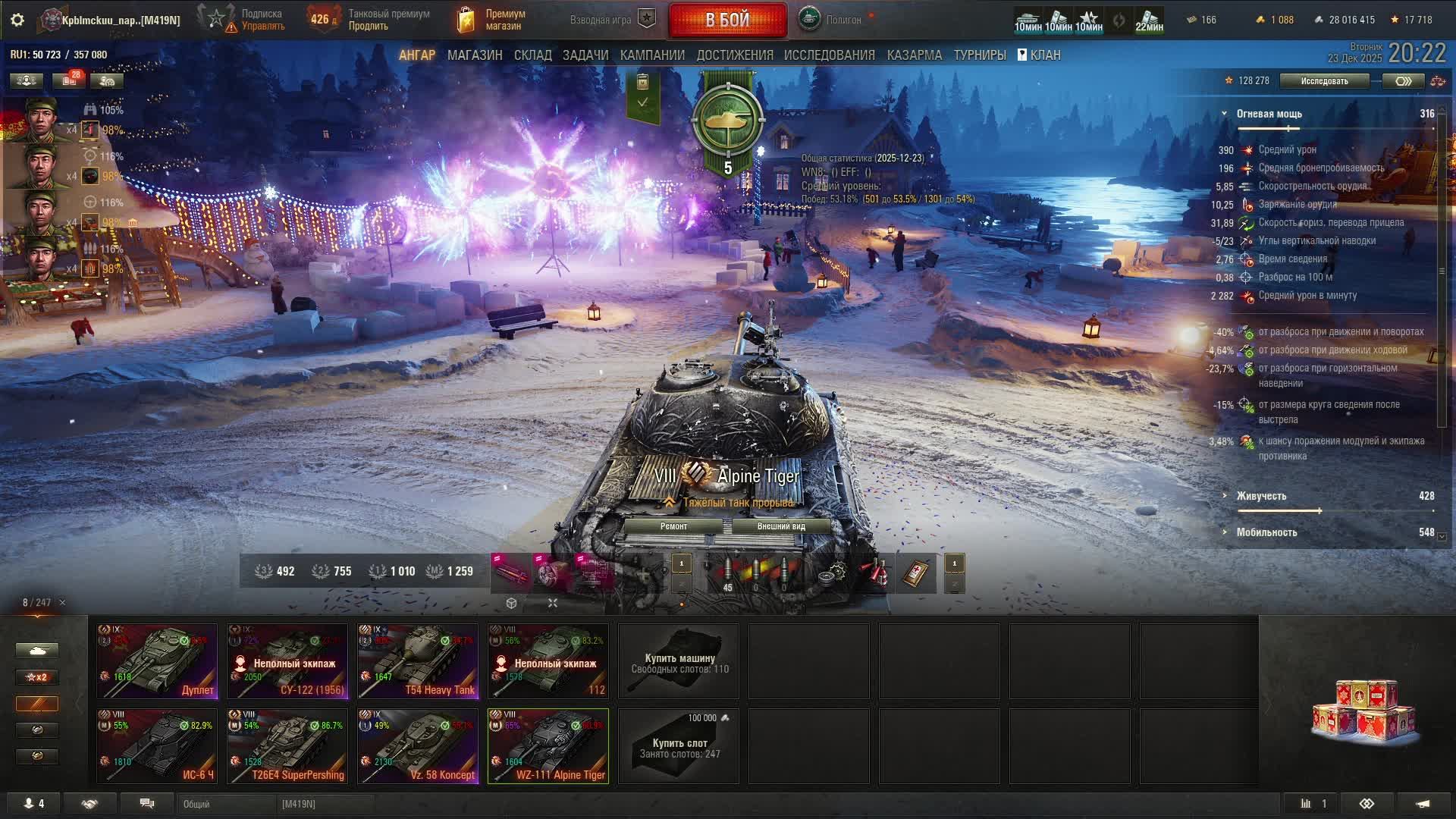This screenshot has height=819, width=1456.
Task: Switch to the КАЗАРМА tab
Action: coord(914,55)
